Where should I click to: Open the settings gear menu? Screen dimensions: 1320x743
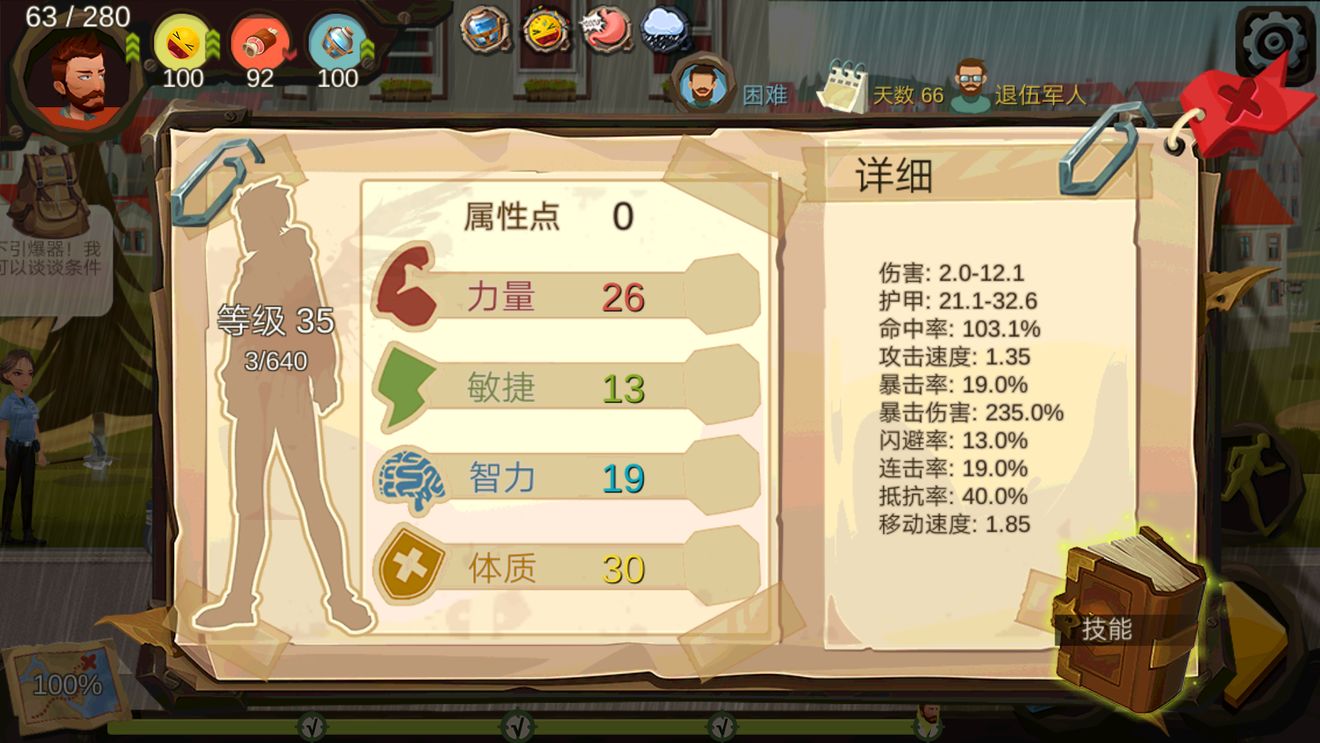click(x=1273, y=42)
